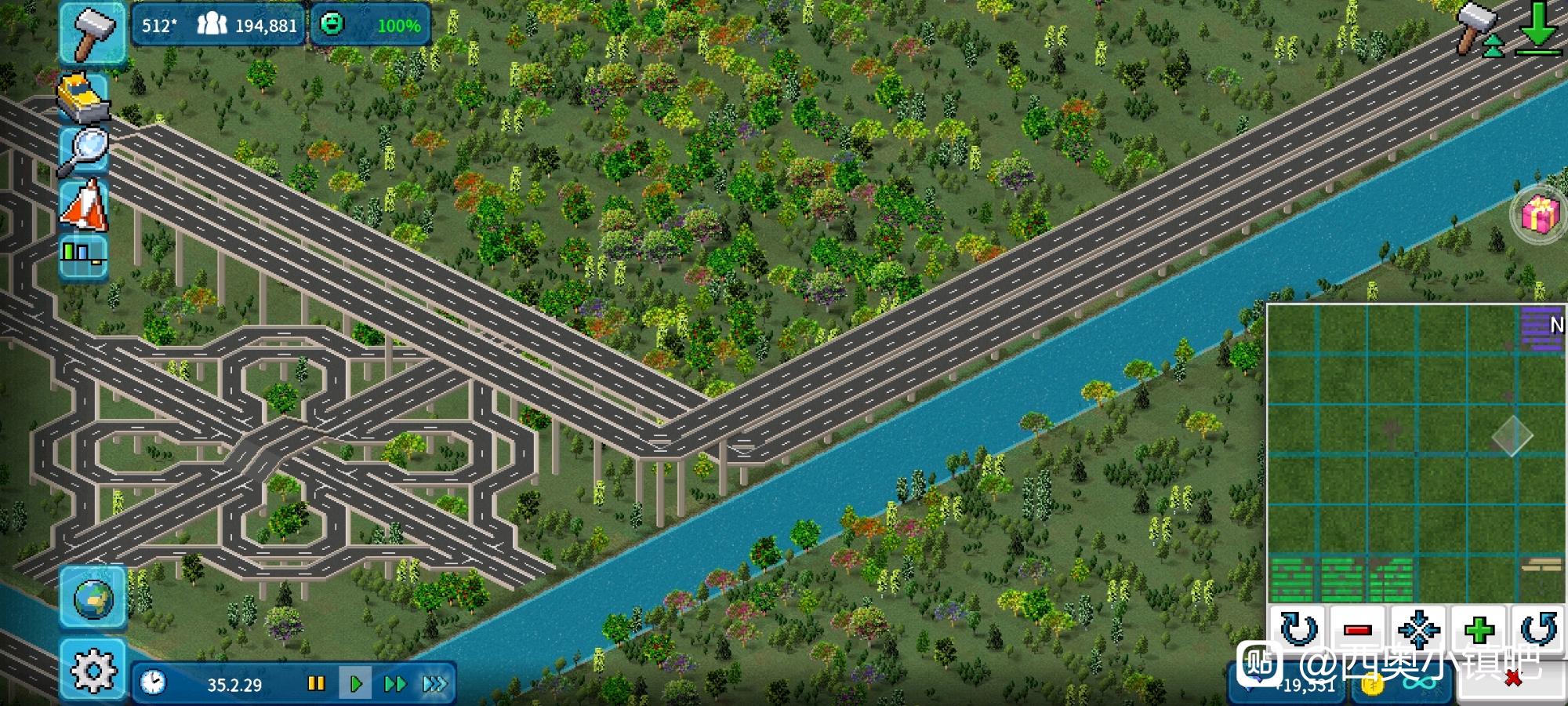The width and height of the screenshot is (1568, 706).
Task: Tap the hammer with green up arrows
Action: point(1477,29)
